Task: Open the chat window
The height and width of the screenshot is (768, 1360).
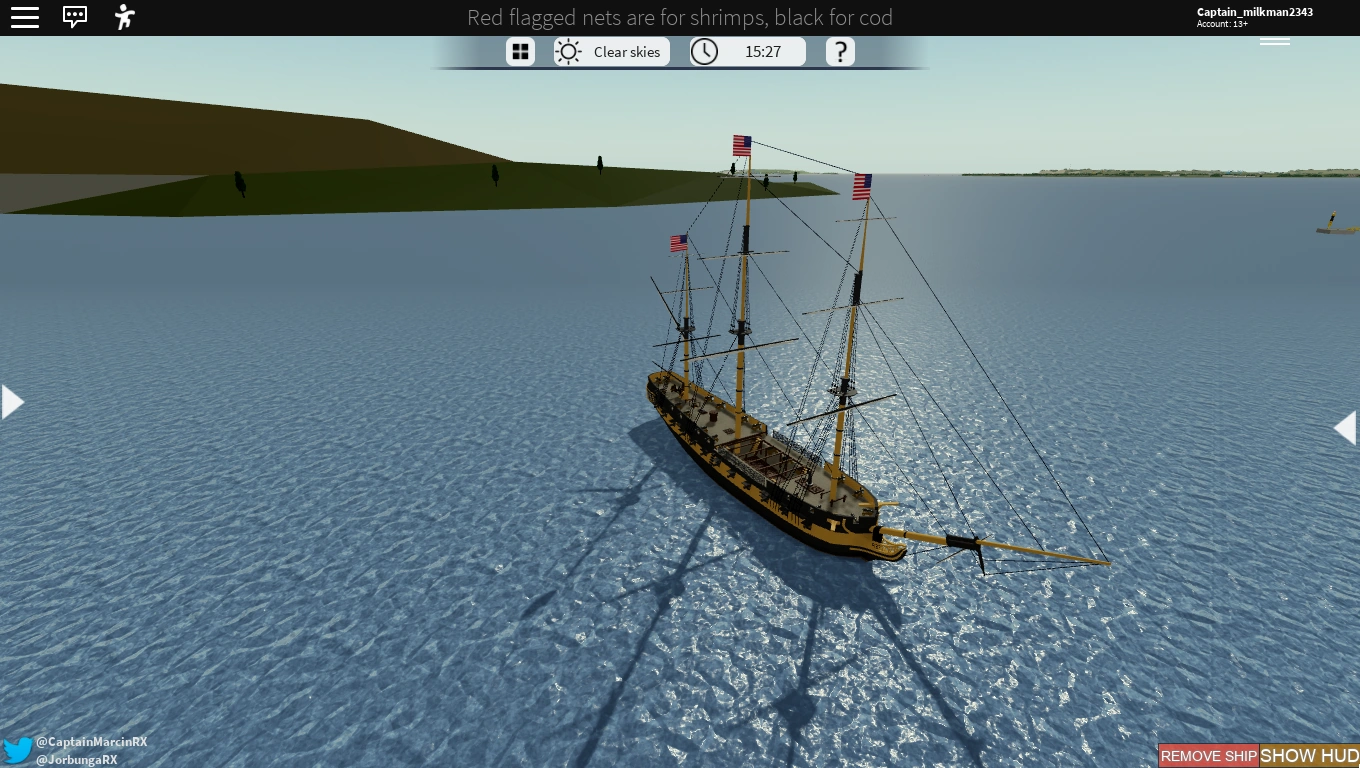Action: [x=75, y=17]
